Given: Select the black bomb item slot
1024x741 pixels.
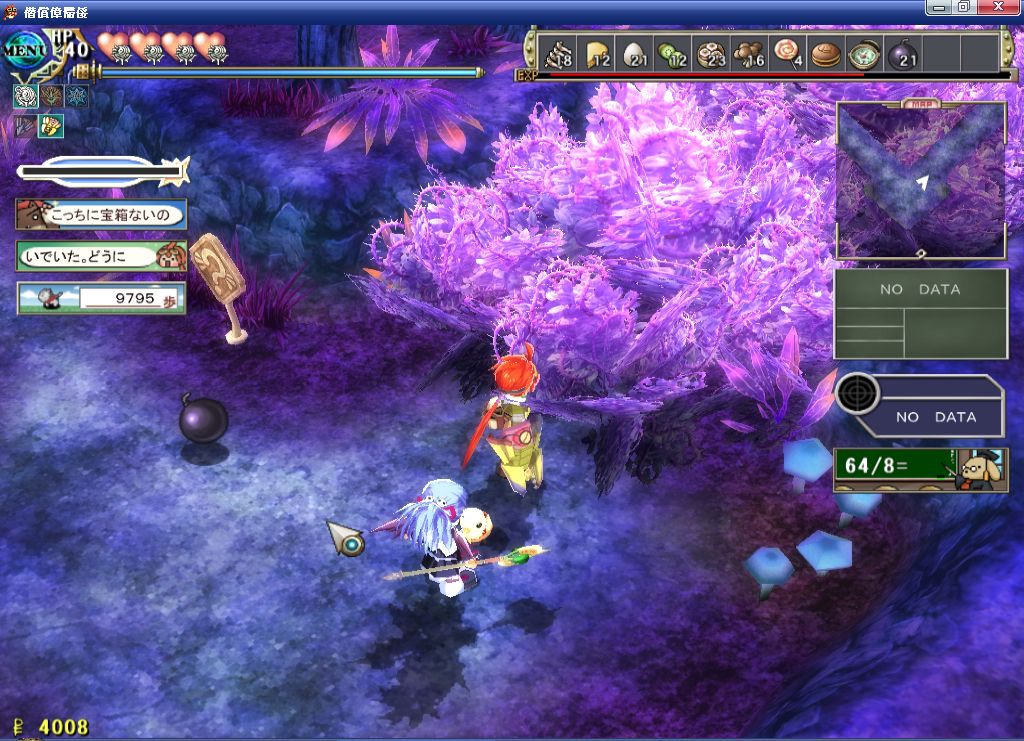Looking at the screenshot, I should tap(901, 52).
